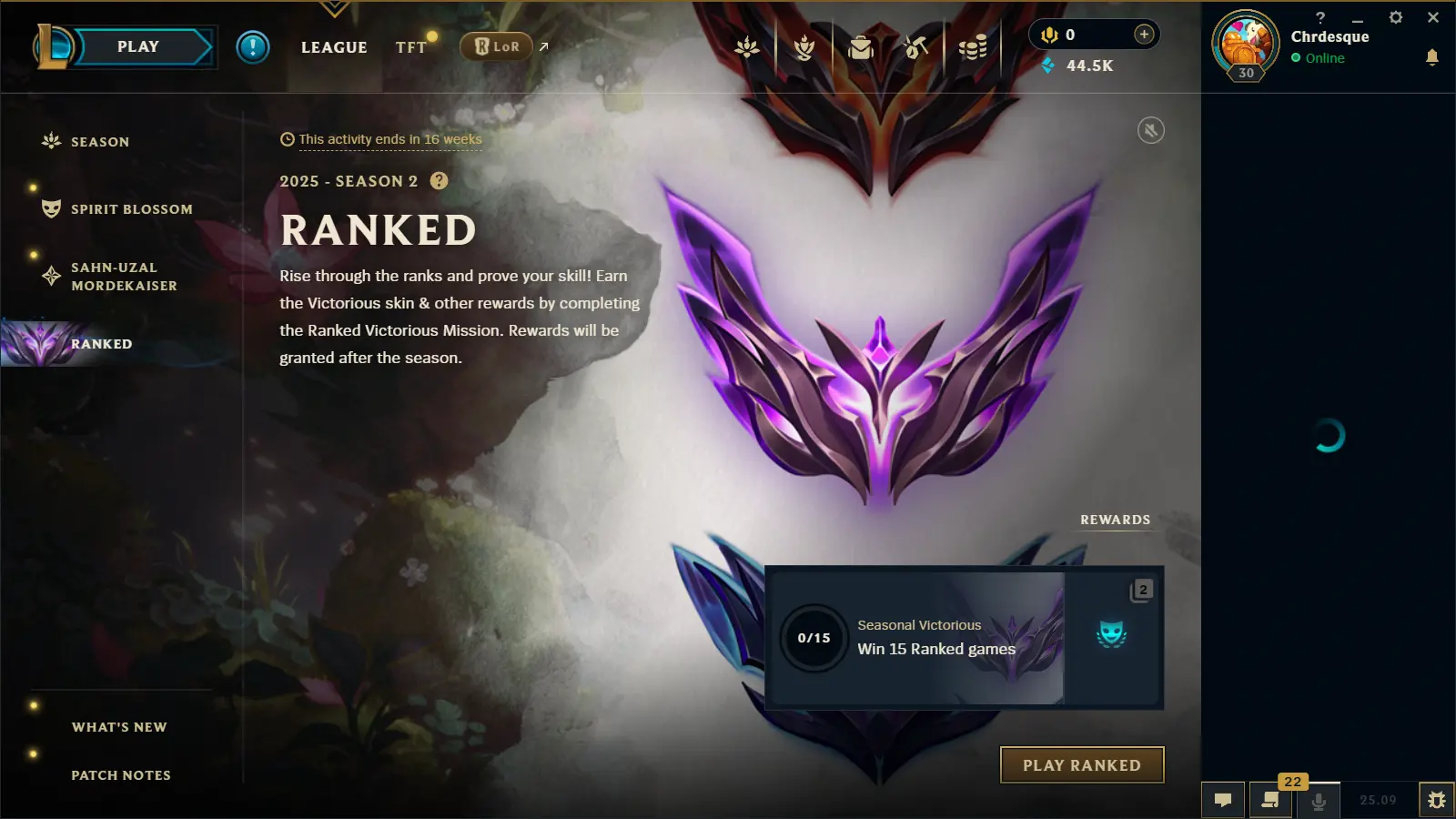The height and width of the screenshot is (819, 1456).
Task: Expand the gold chevron above the navbar
Action: pyautogui.click(x=334, y=7)
